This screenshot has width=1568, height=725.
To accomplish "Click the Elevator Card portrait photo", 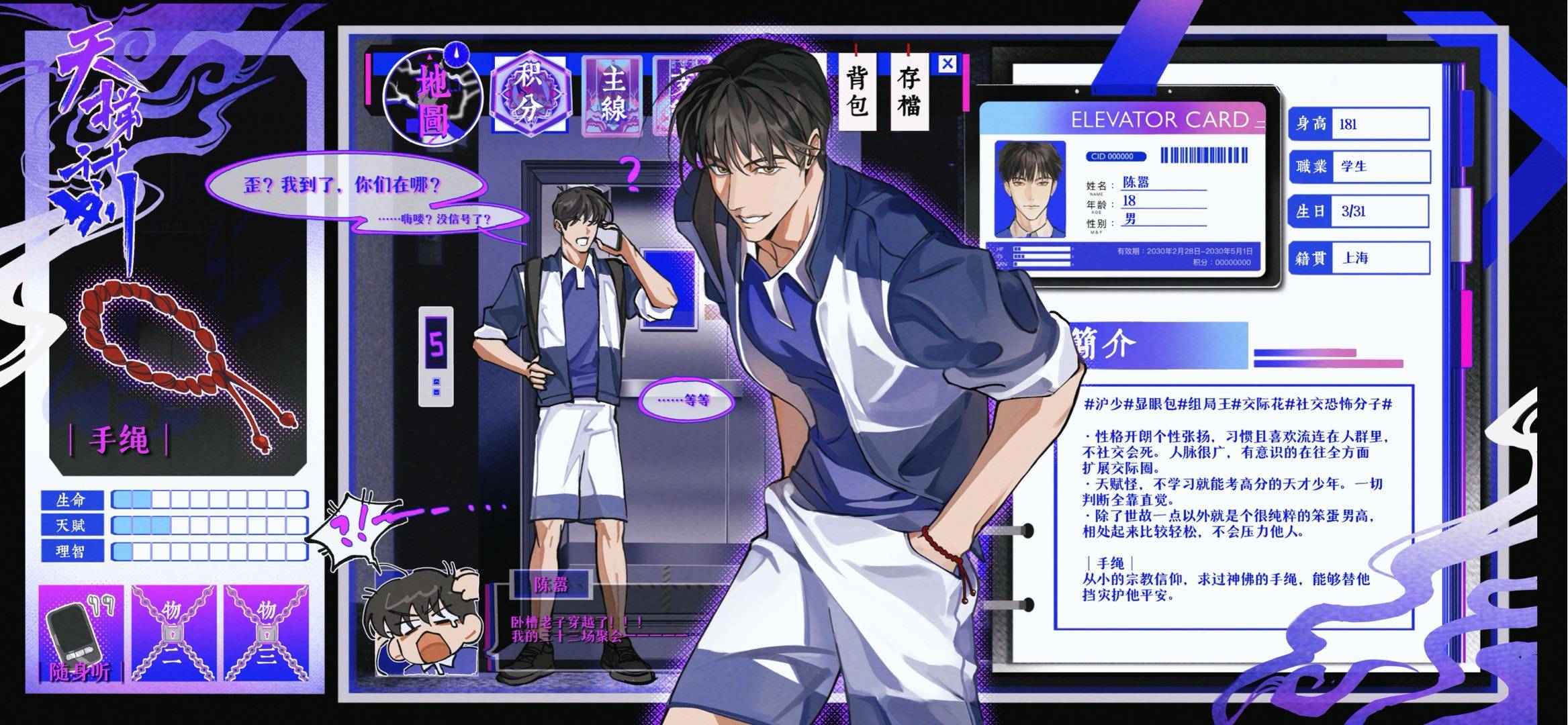I will (1029, 189).
